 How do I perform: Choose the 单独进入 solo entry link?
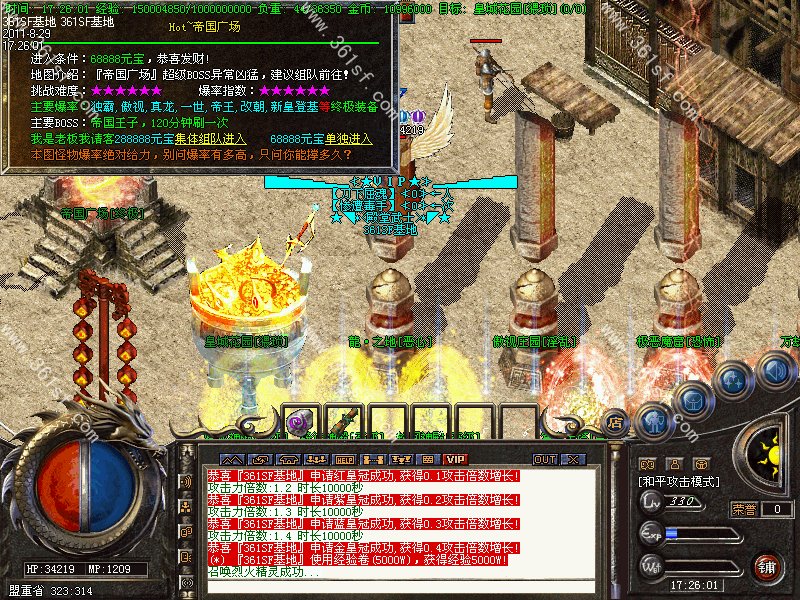[x=349, y=138]
